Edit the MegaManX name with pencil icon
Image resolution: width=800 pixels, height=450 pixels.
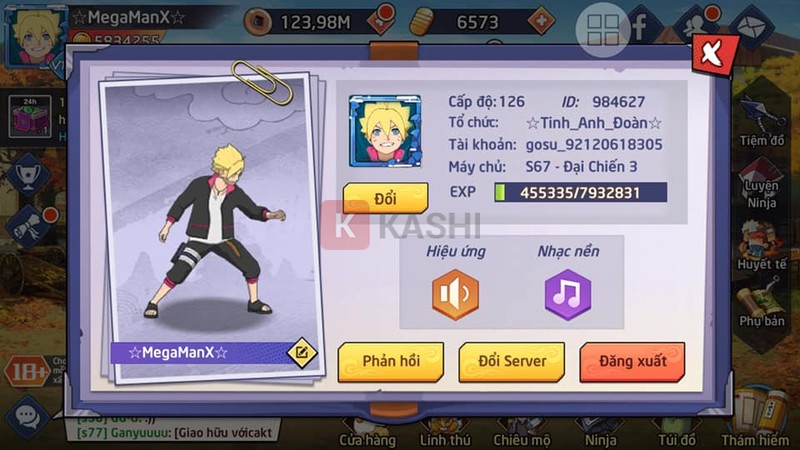300,352
